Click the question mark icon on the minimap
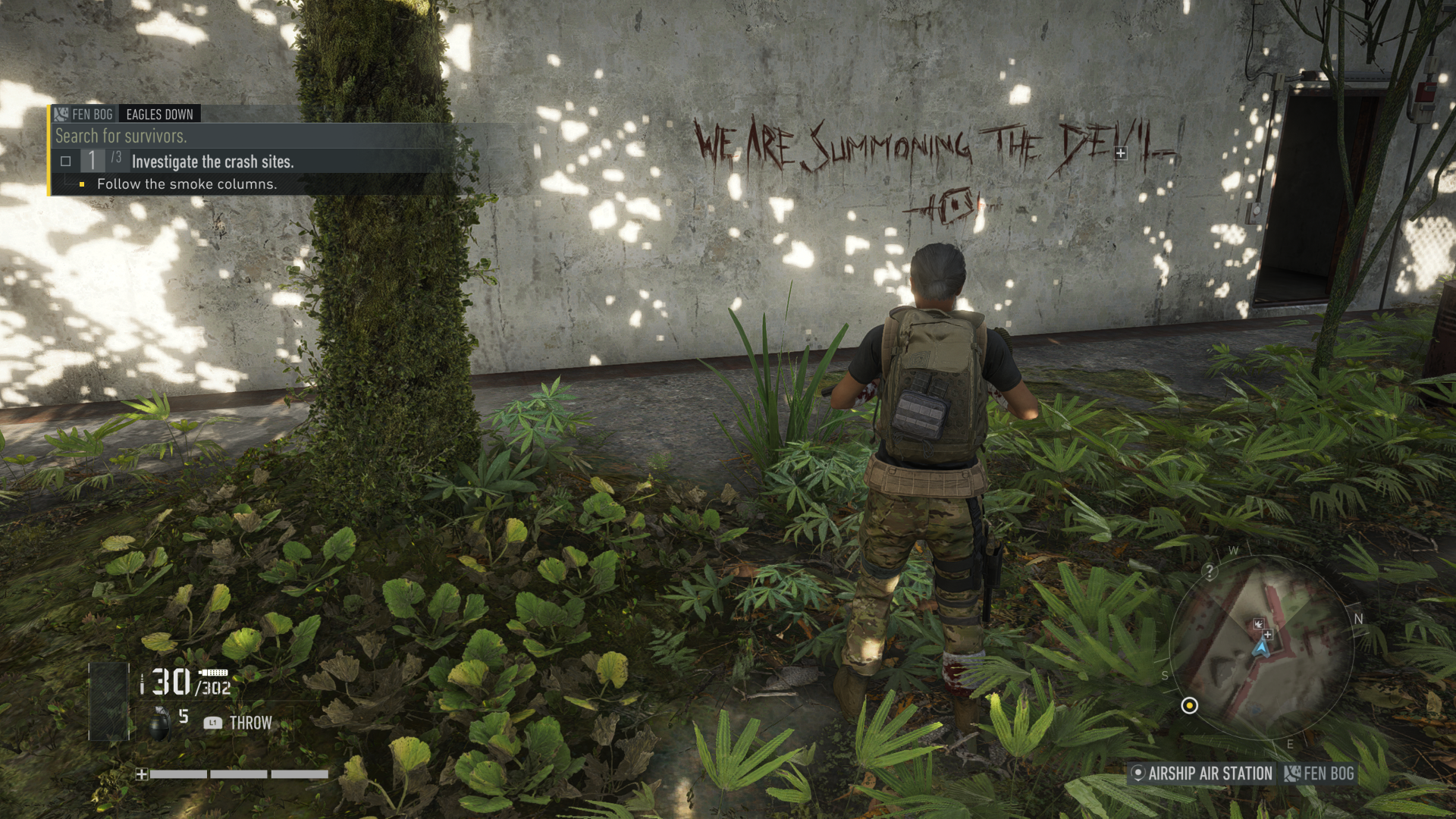The image size is (1456, 819). tap(1210, 571)
